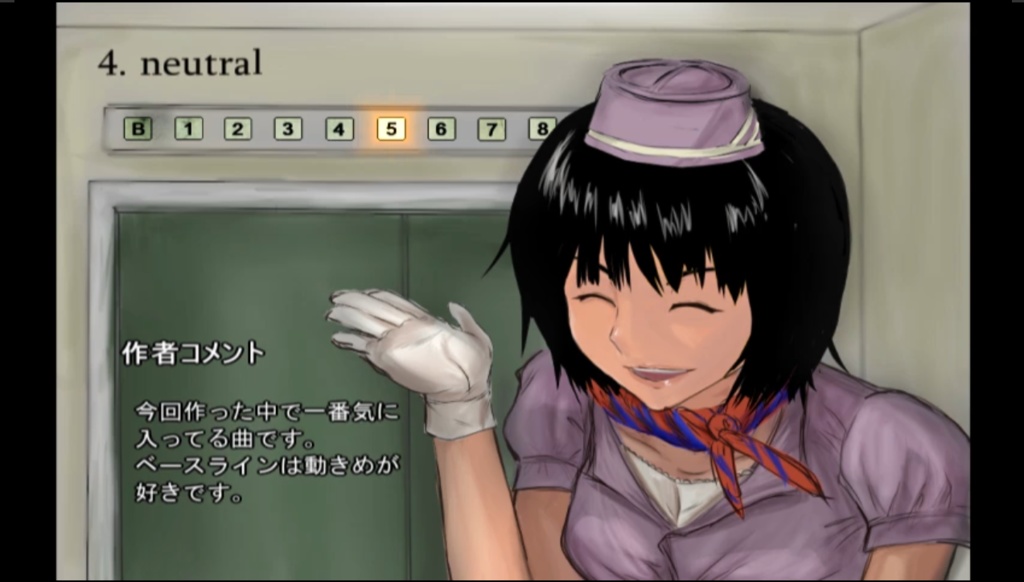1024x582 pixels.
Task: Click the floor 3 indicator
Action: tap(288, 128)
